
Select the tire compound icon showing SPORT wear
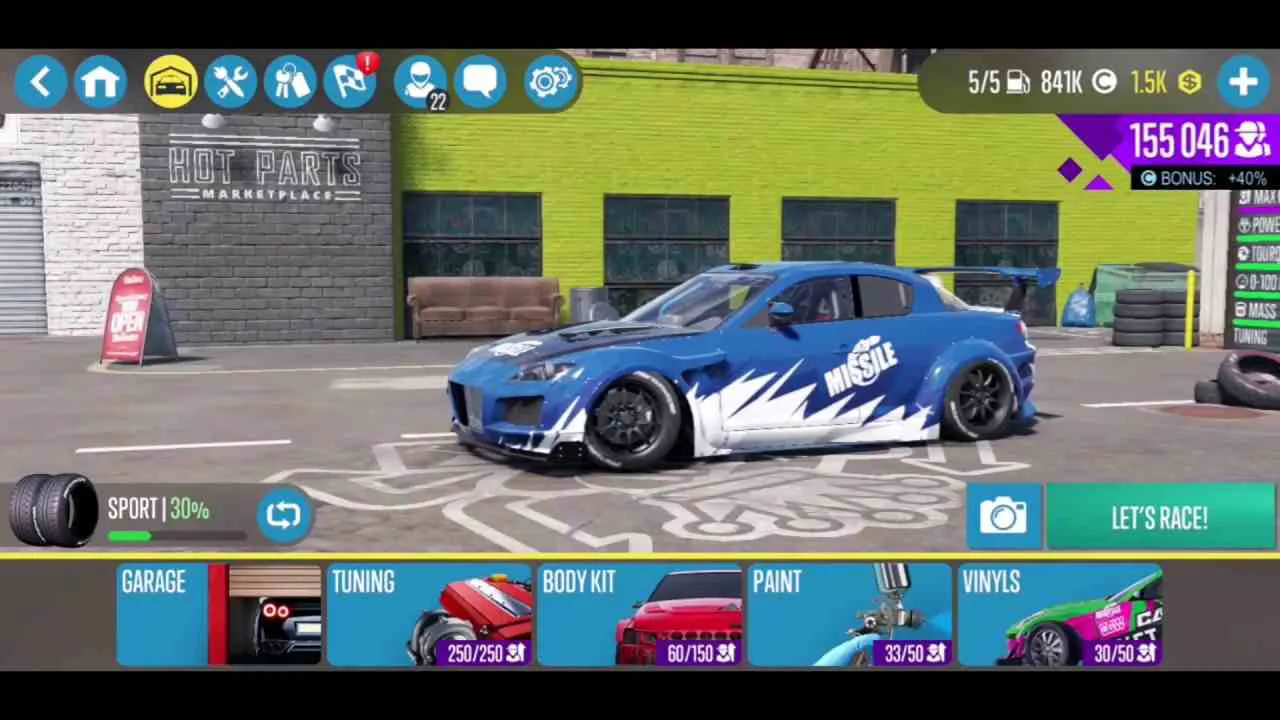(x=52, y=508)
